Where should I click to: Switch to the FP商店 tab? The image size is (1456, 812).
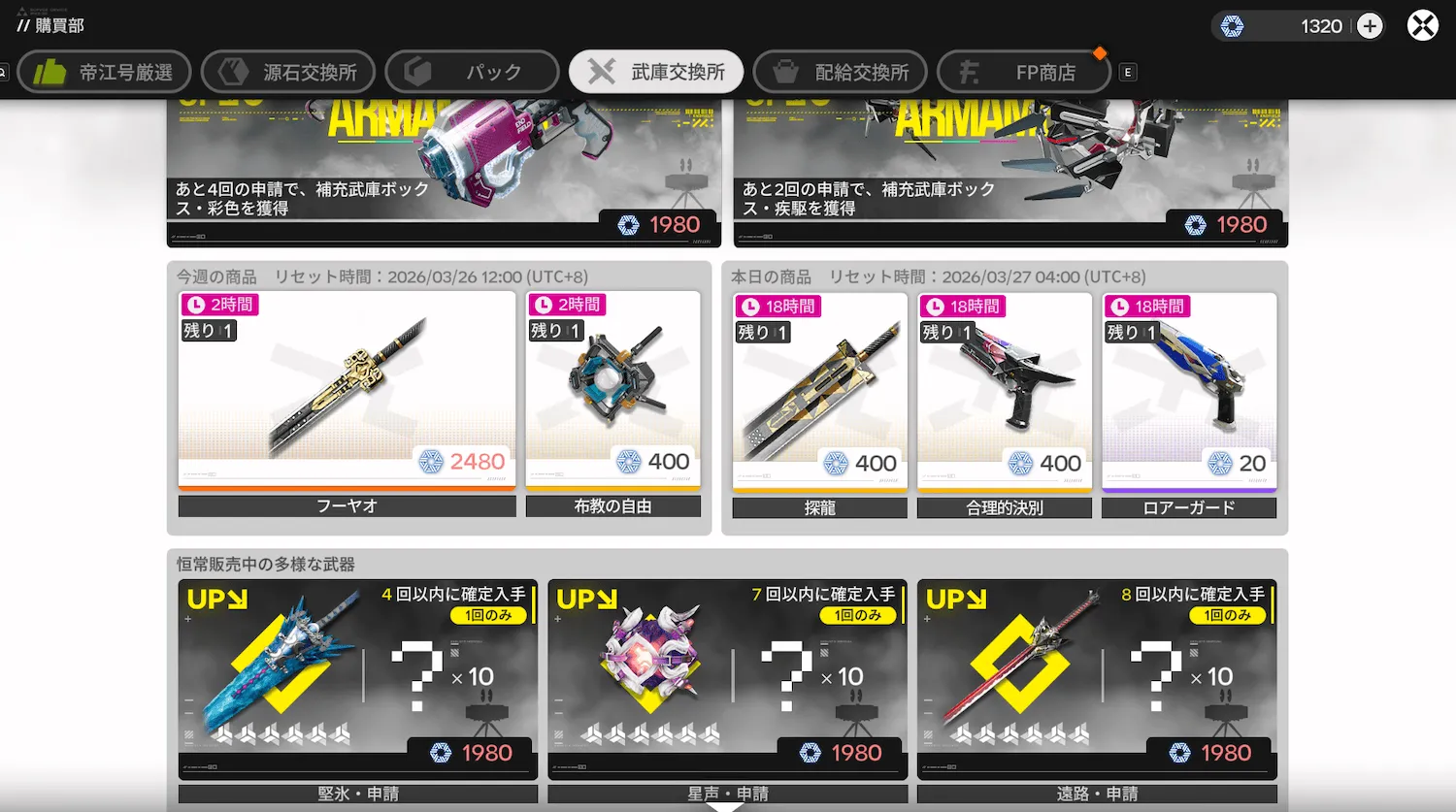[x=1023, y=71]
